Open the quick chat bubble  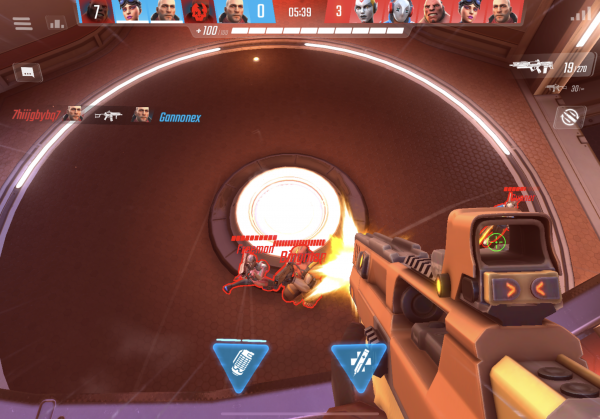(x=28, y=72)
